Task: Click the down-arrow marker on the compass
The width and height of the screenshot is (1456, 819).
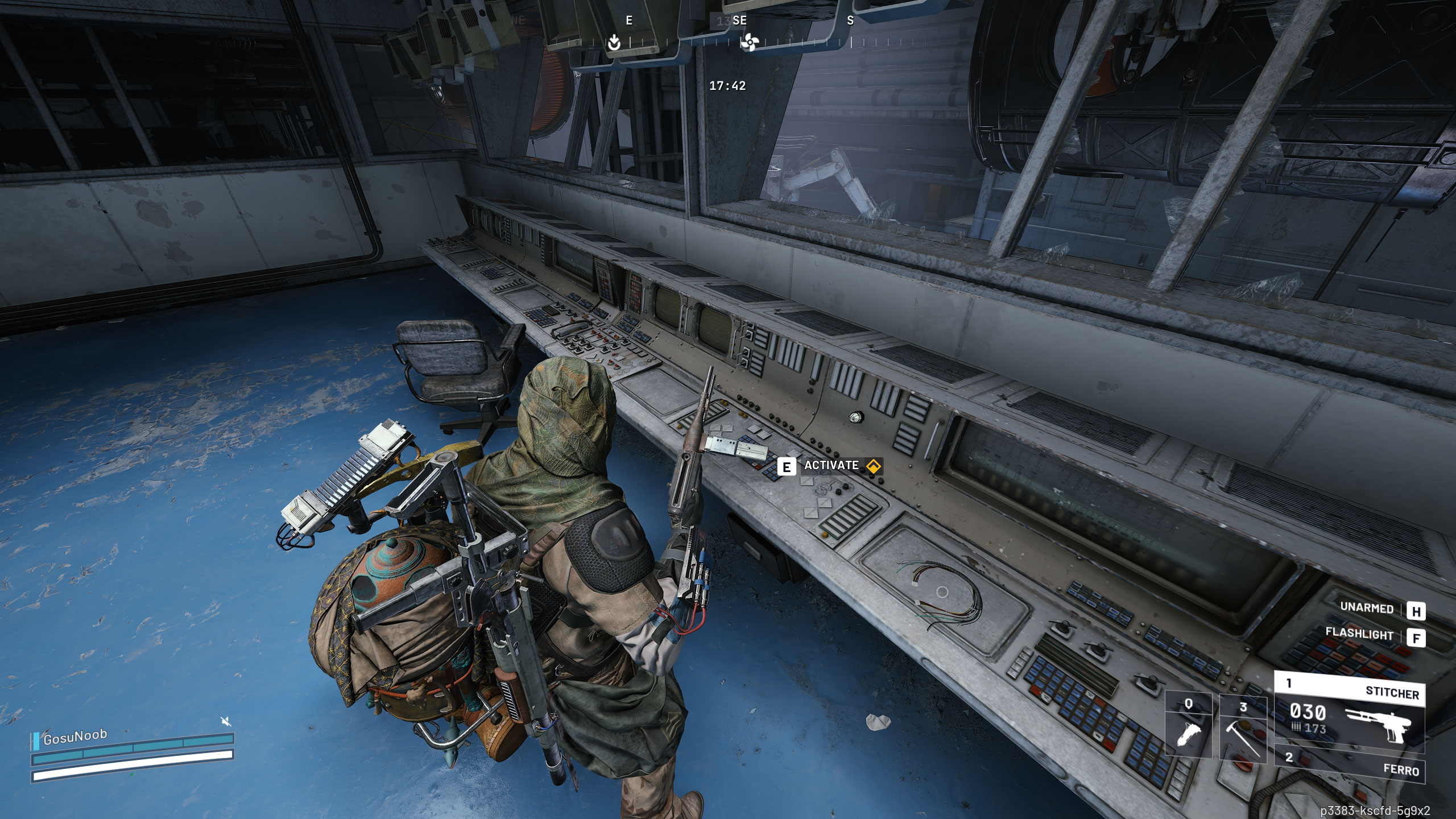Action: tap(614, 42)
